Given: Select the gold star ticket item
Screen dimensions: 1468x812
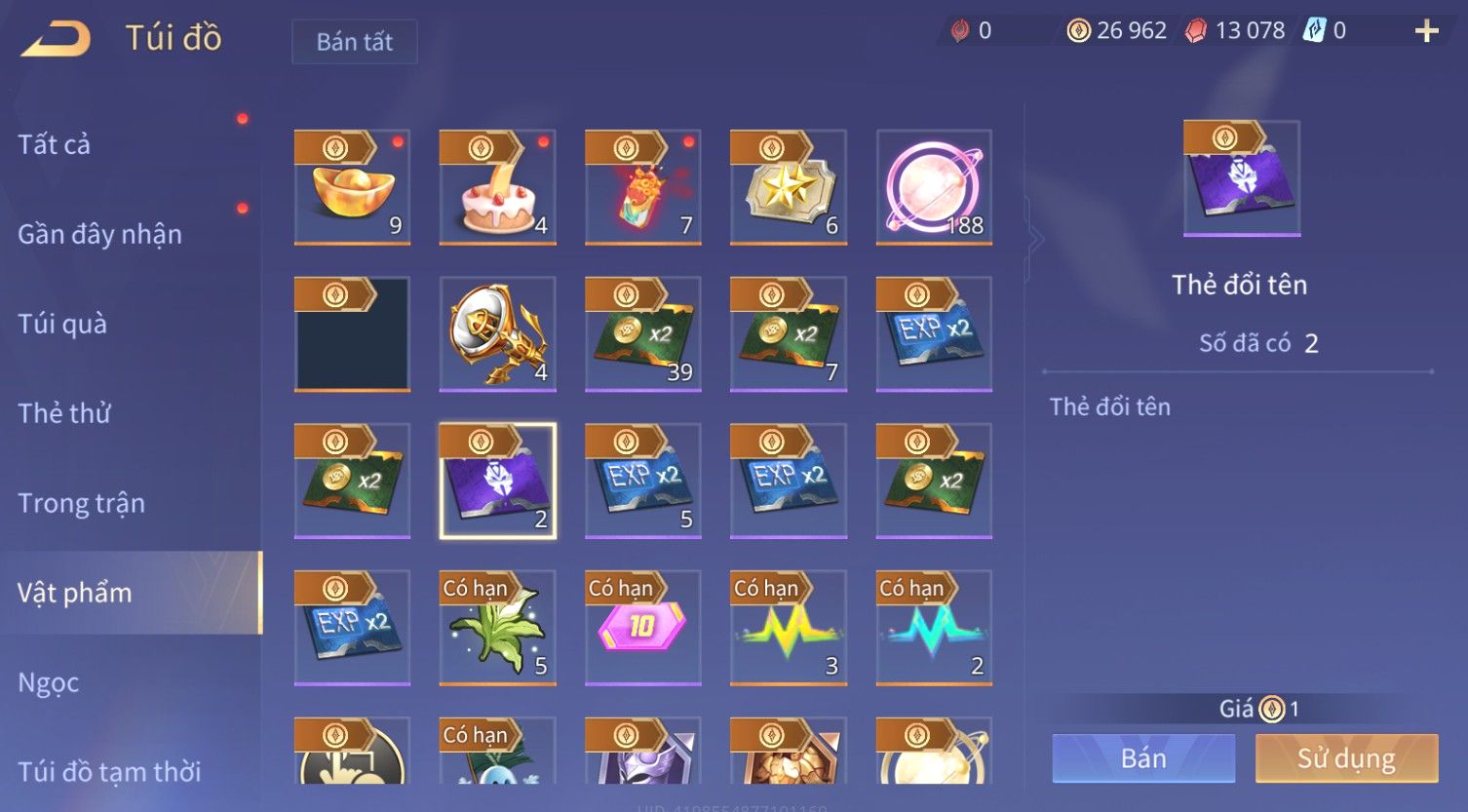Looking at the screenshot, I should tap(788, 187).
